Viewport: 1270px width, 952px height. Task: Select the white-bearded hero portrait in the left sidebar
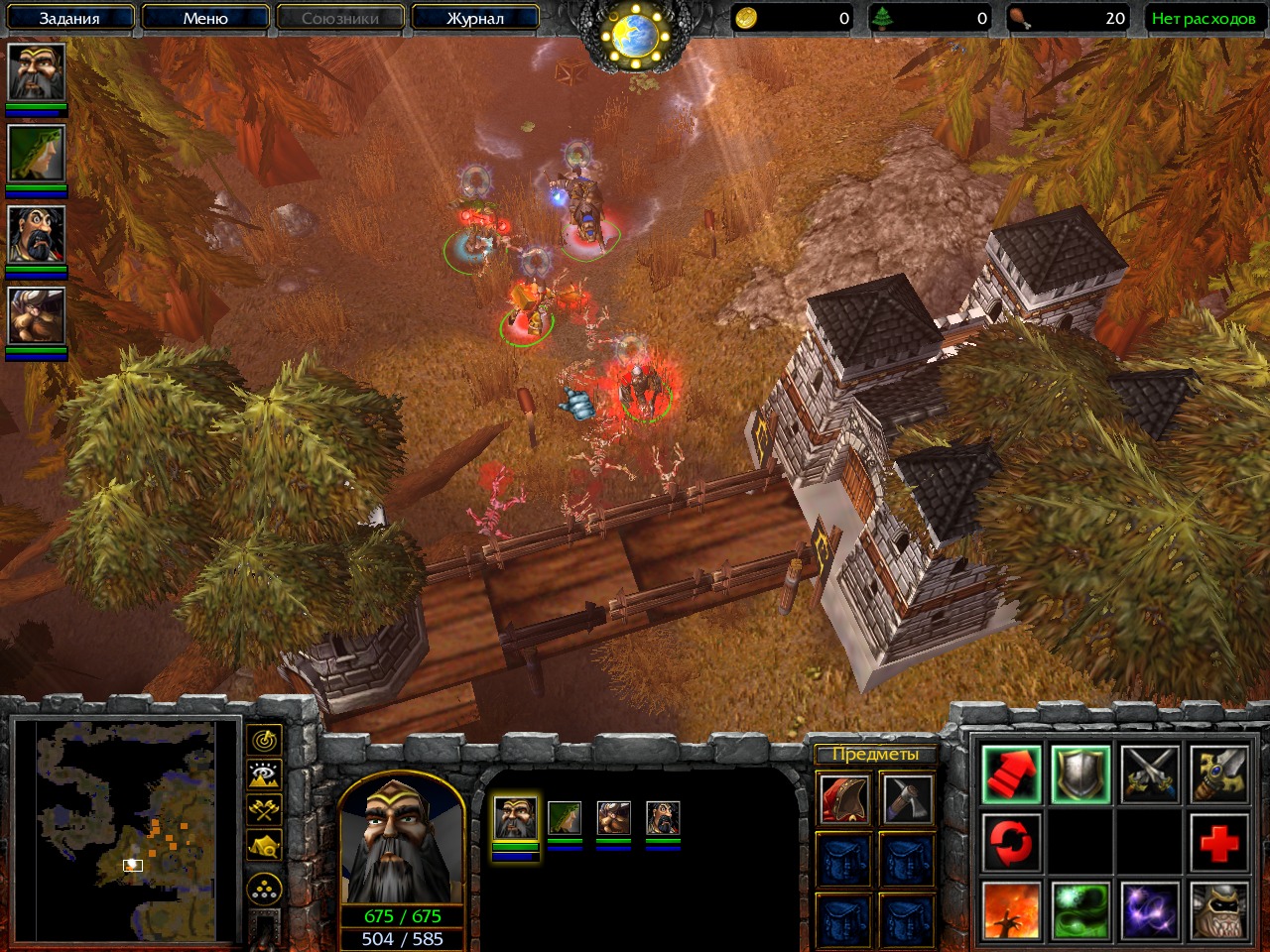pyautogui.click(x=37, y=72)
